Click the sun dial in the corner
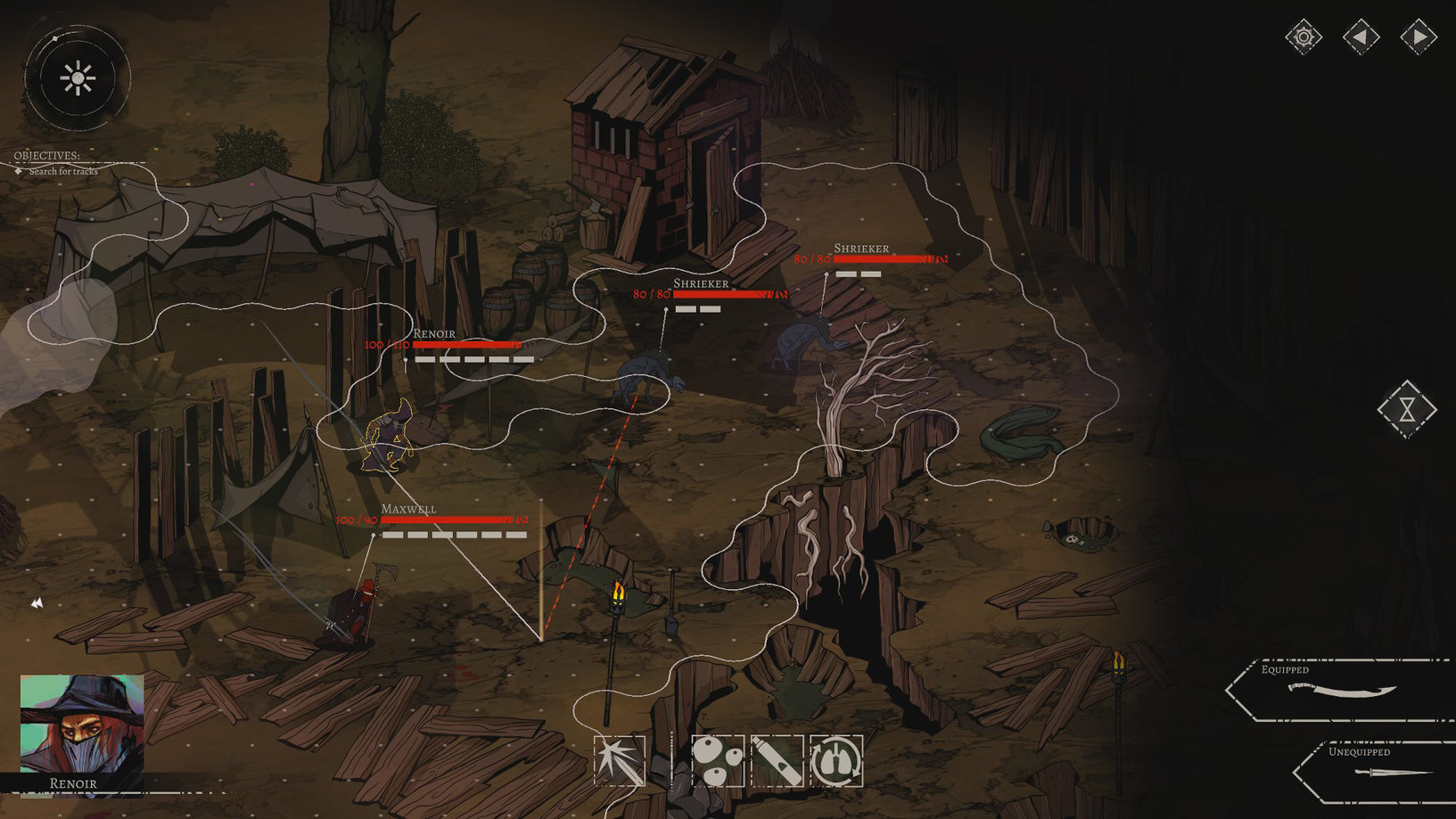 78,78
